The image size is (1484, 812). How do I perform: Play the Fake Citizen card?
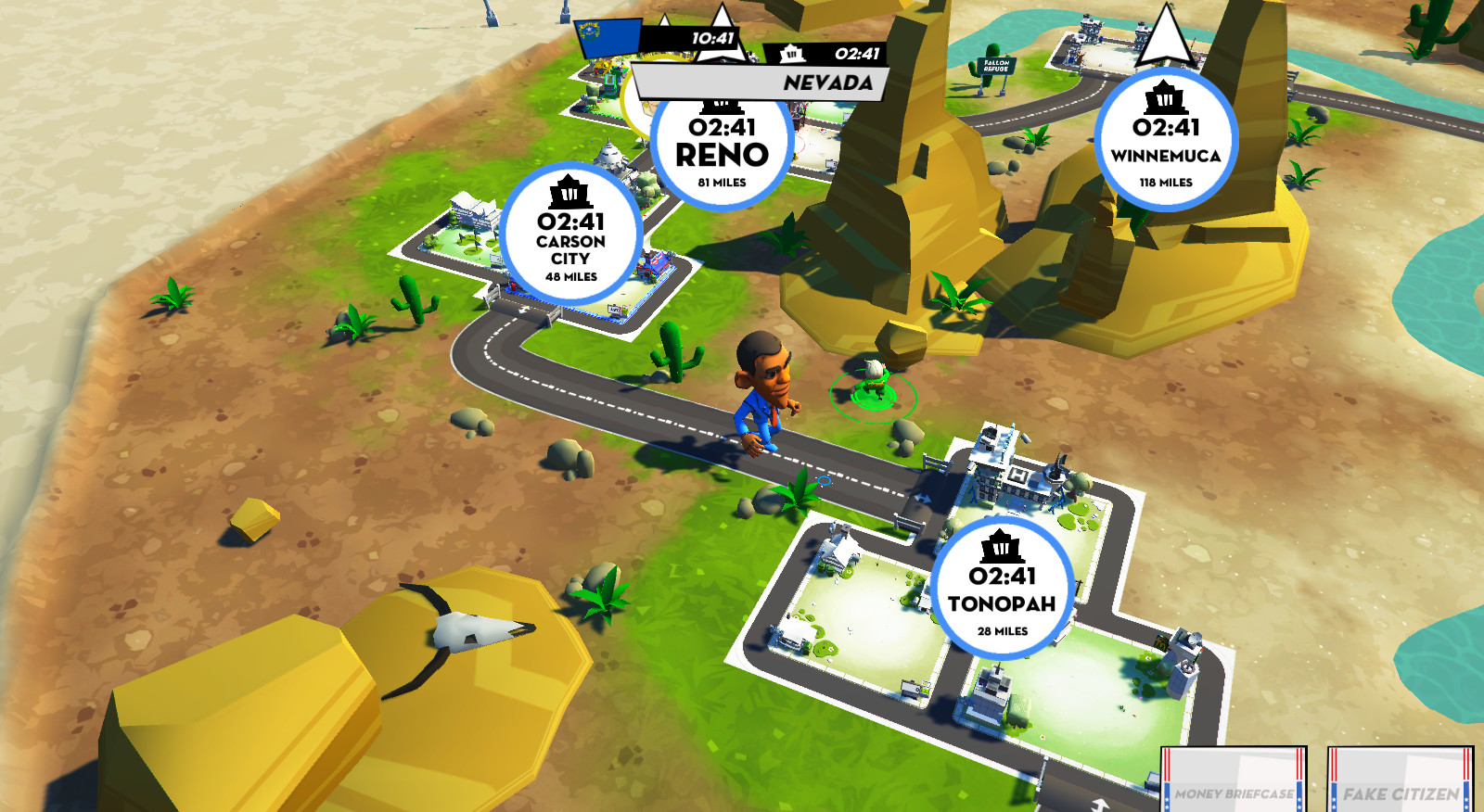[1400, 782]
